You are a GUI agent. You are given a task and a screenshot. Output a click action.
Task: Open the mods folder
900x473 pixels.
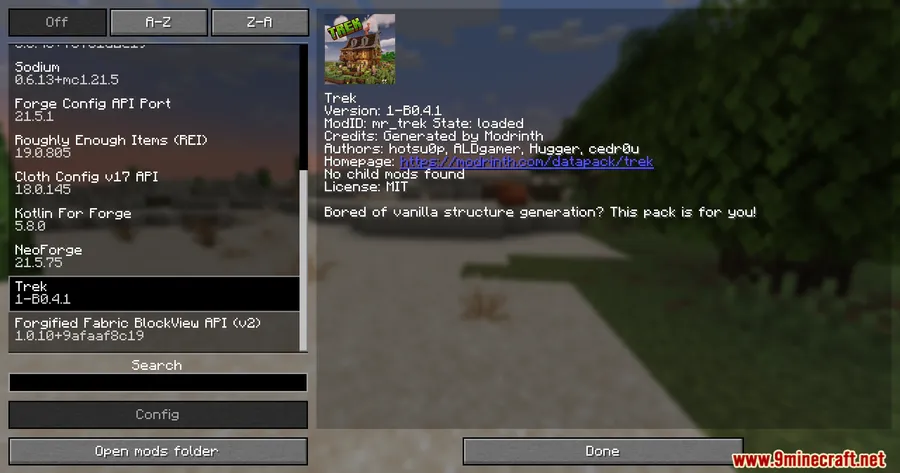pyautogui.click(x=158, y=451)
